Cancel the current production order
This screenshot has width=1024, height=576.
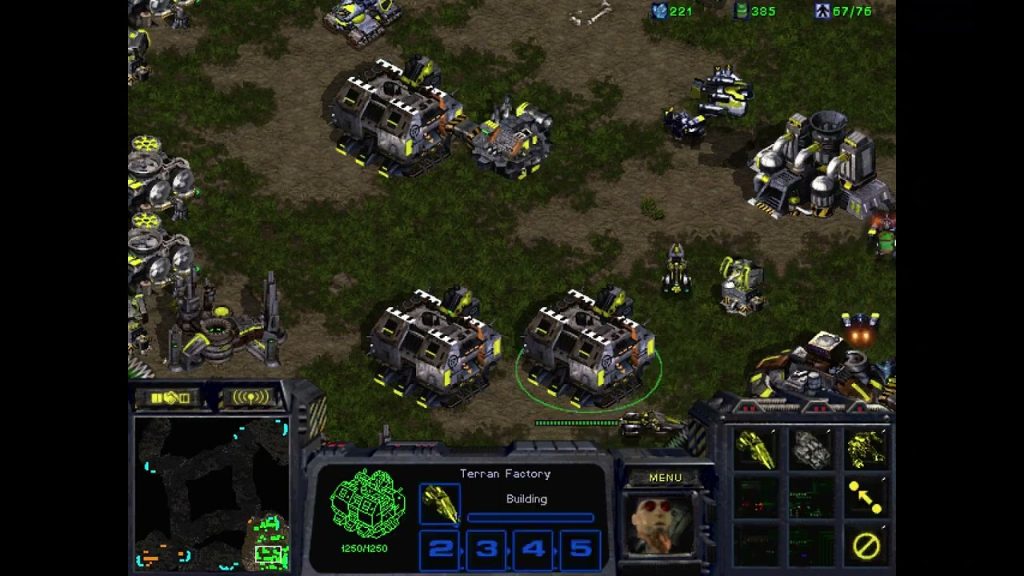(865, 545)
